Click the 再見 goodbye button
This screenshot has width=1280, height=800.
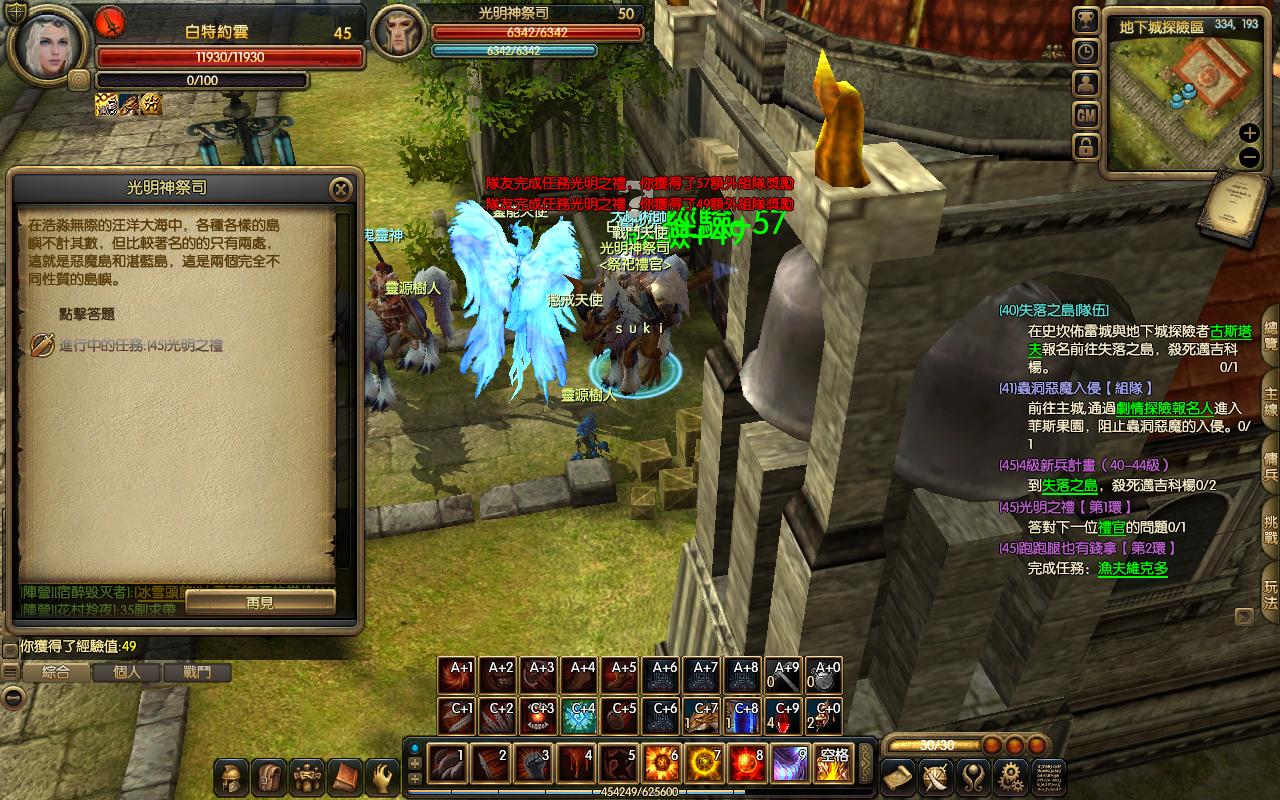[260, 602]
